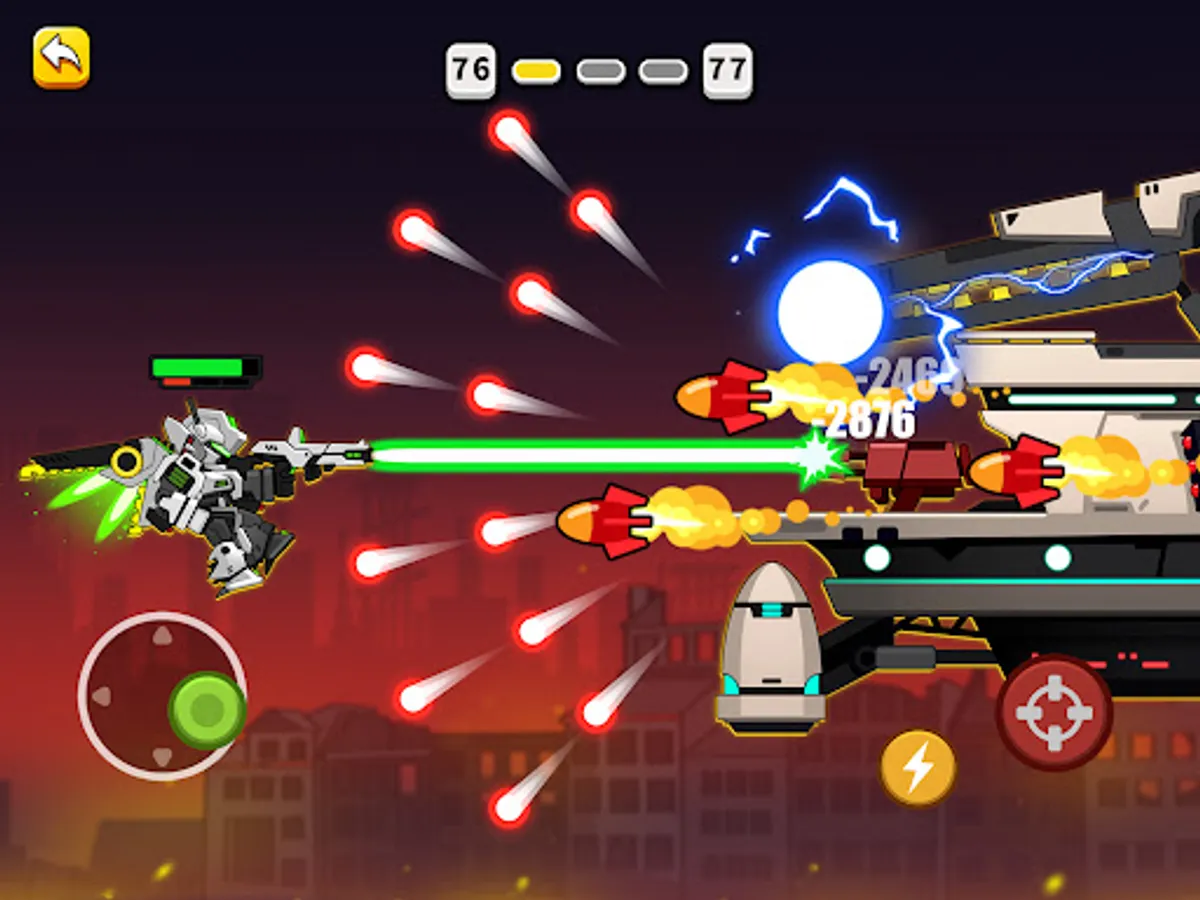The width and height of the screenshot is (1200, 900).
Task: Activate the yellow lightning bolt ability
Action: coord(918,768)
